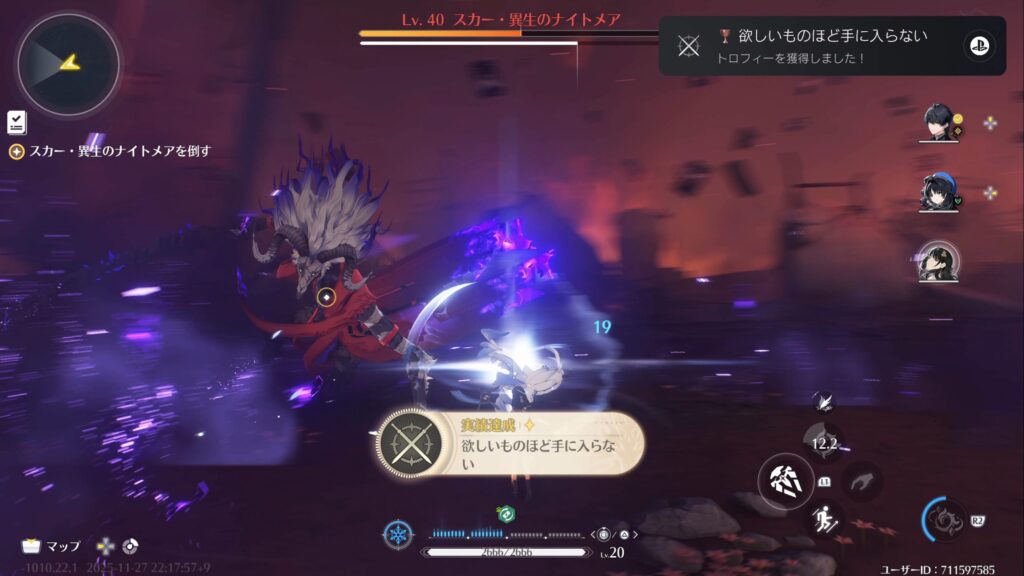Use the skill on 12.2 cooldown
Image resolution: width=1024 pixels, height=576 pixels.
825,441
